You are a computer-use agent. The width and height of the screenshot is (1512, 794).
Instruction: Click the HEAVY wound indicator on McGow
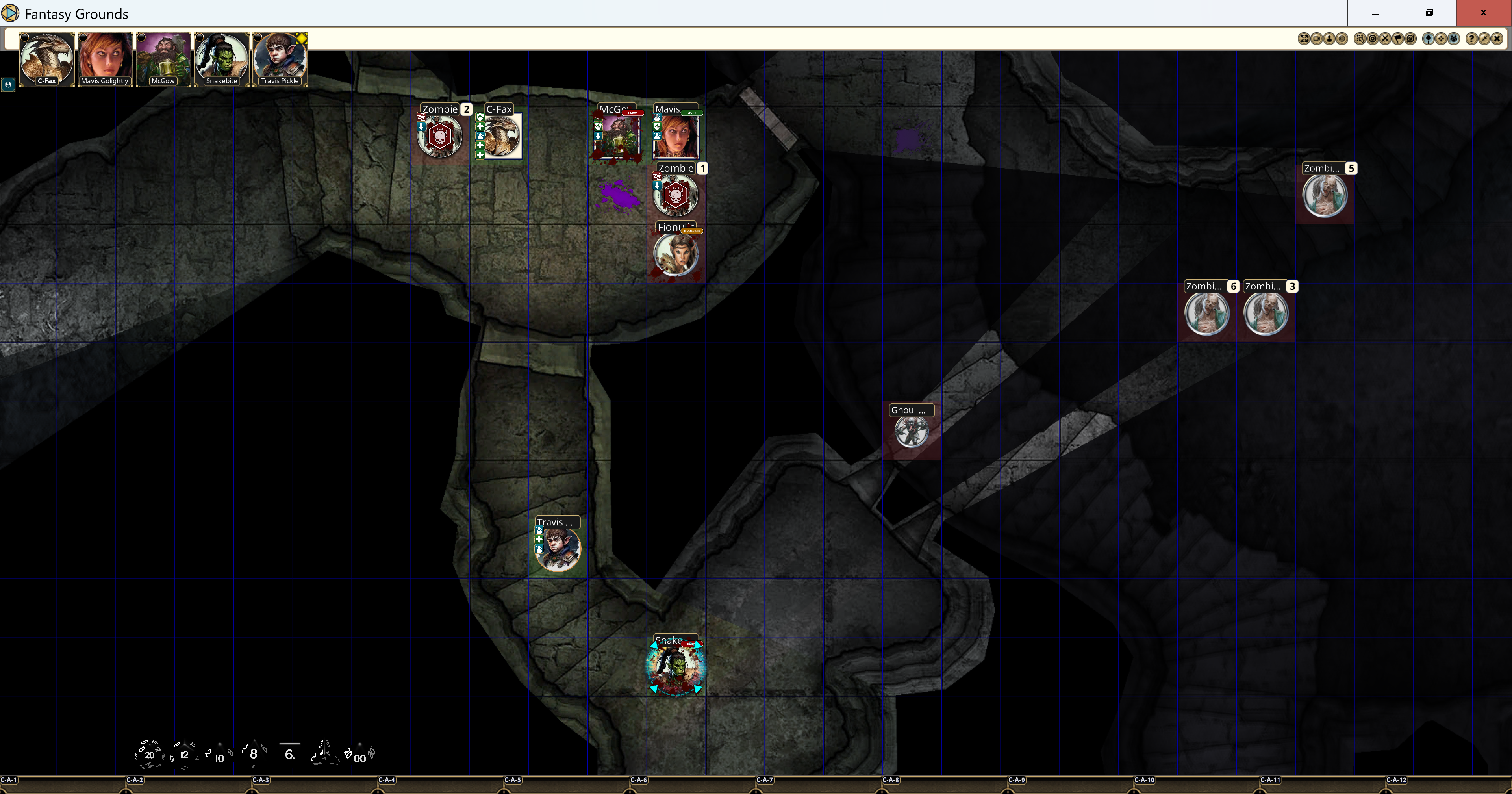(x=633, y=113)
